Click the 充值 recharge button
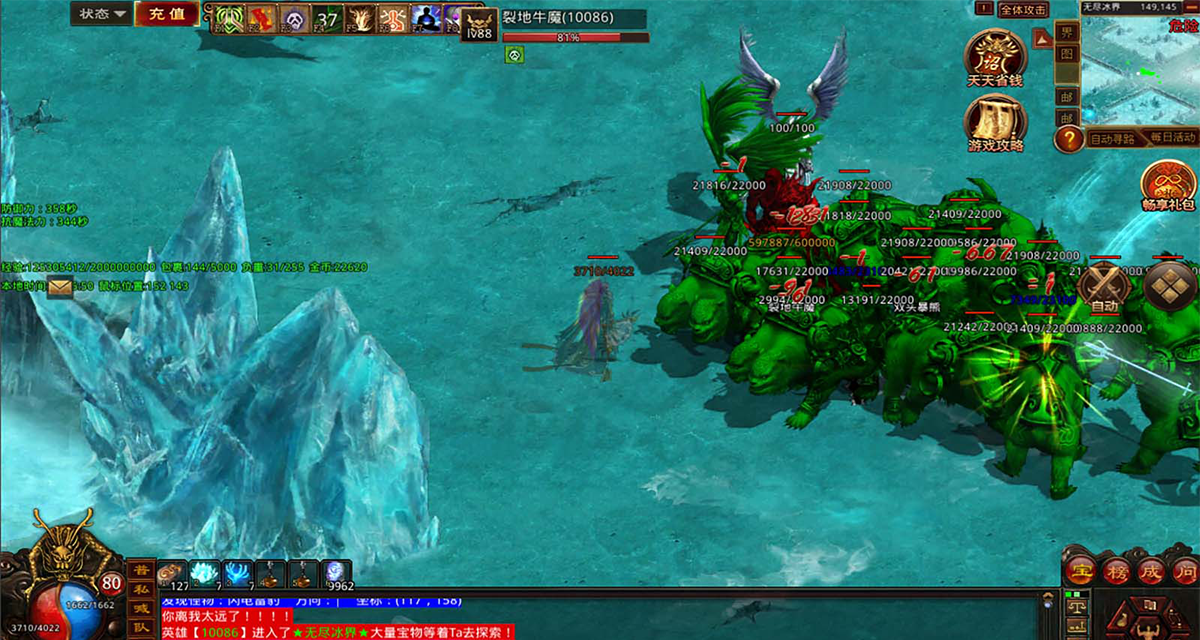The height and width of the screenshot is (640, 1200). [x=165, y=14]
